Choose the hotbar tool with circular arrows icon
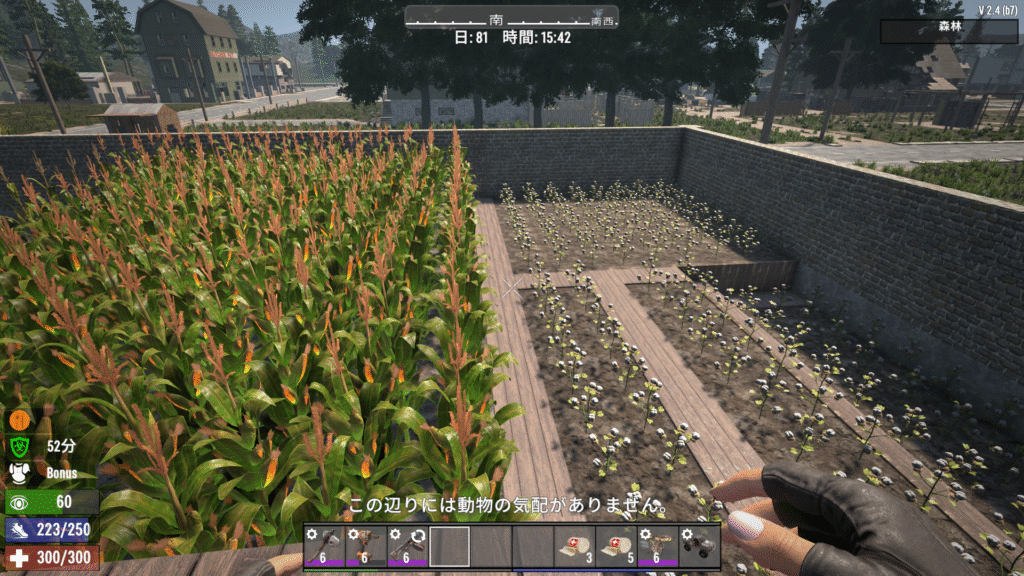Screen dimensions: 1024x576 click(408, 547)
